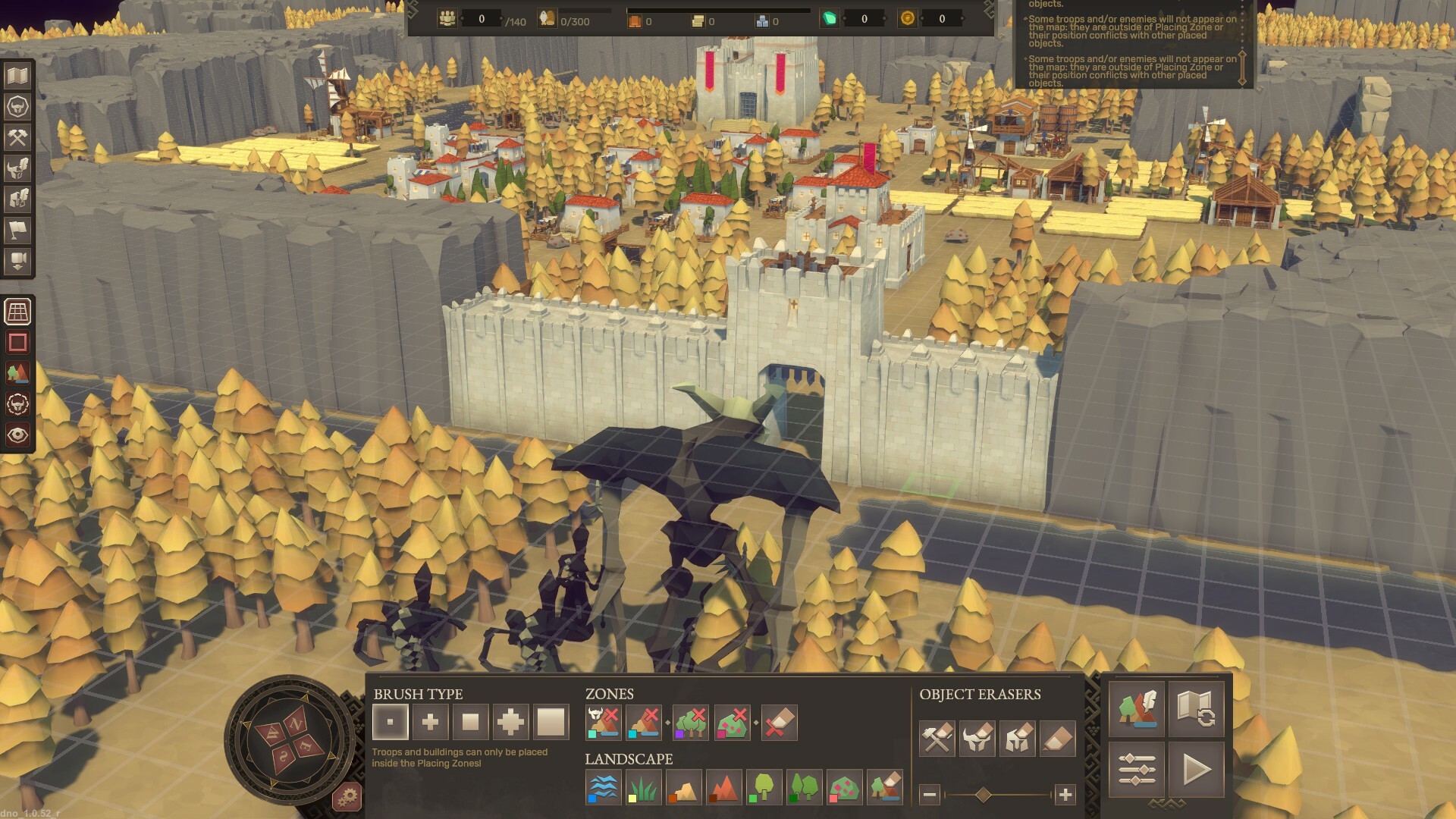Choose the grass landscape tool
1456x819 pixels.
pos(644,788)
